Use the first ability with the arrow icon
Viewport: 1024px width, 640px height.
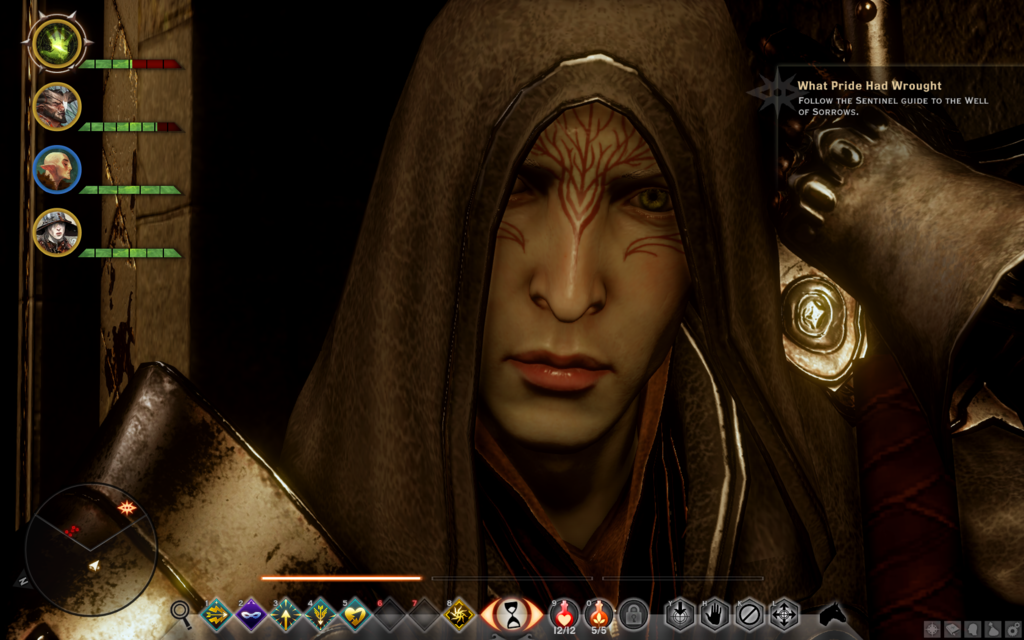217,613
